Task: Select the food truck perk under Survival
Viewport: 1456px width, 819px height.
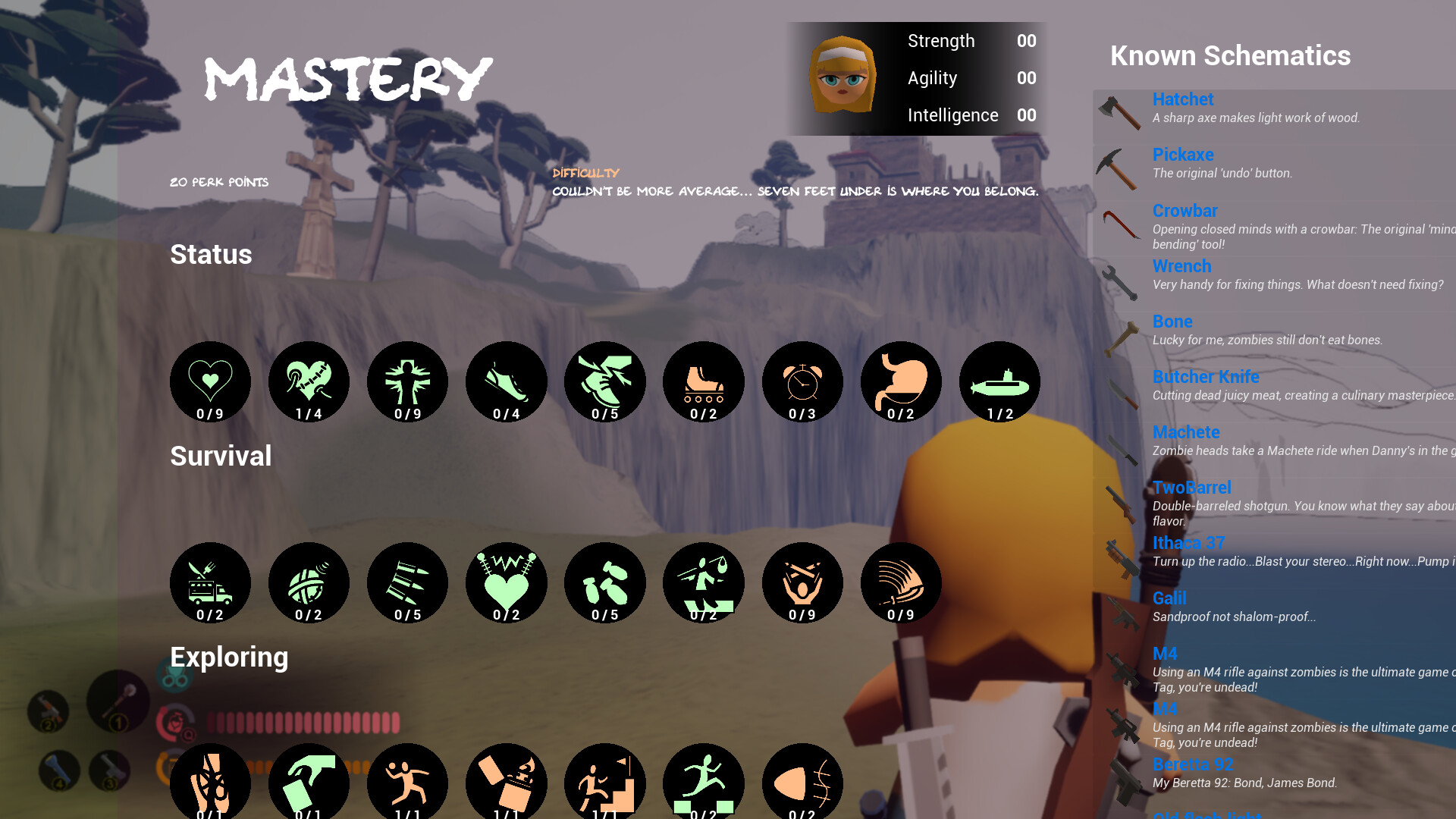Action: pyautogui.click(x=210, y=582)
